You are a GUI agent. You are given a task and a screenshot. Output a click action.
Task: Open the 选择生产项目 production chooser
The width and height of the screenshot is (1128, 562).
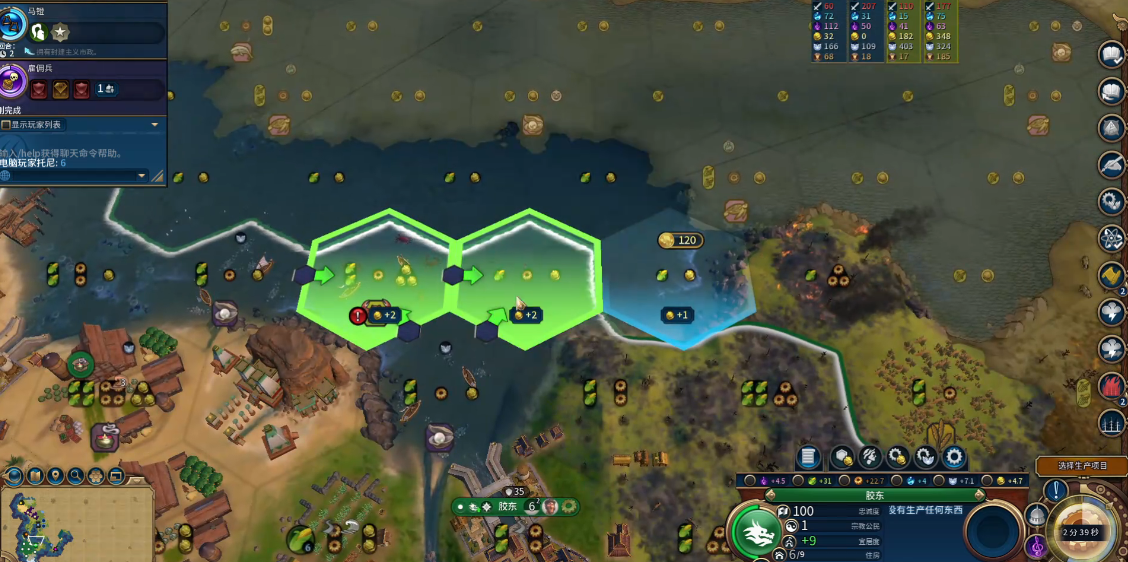pos(1085,466)
